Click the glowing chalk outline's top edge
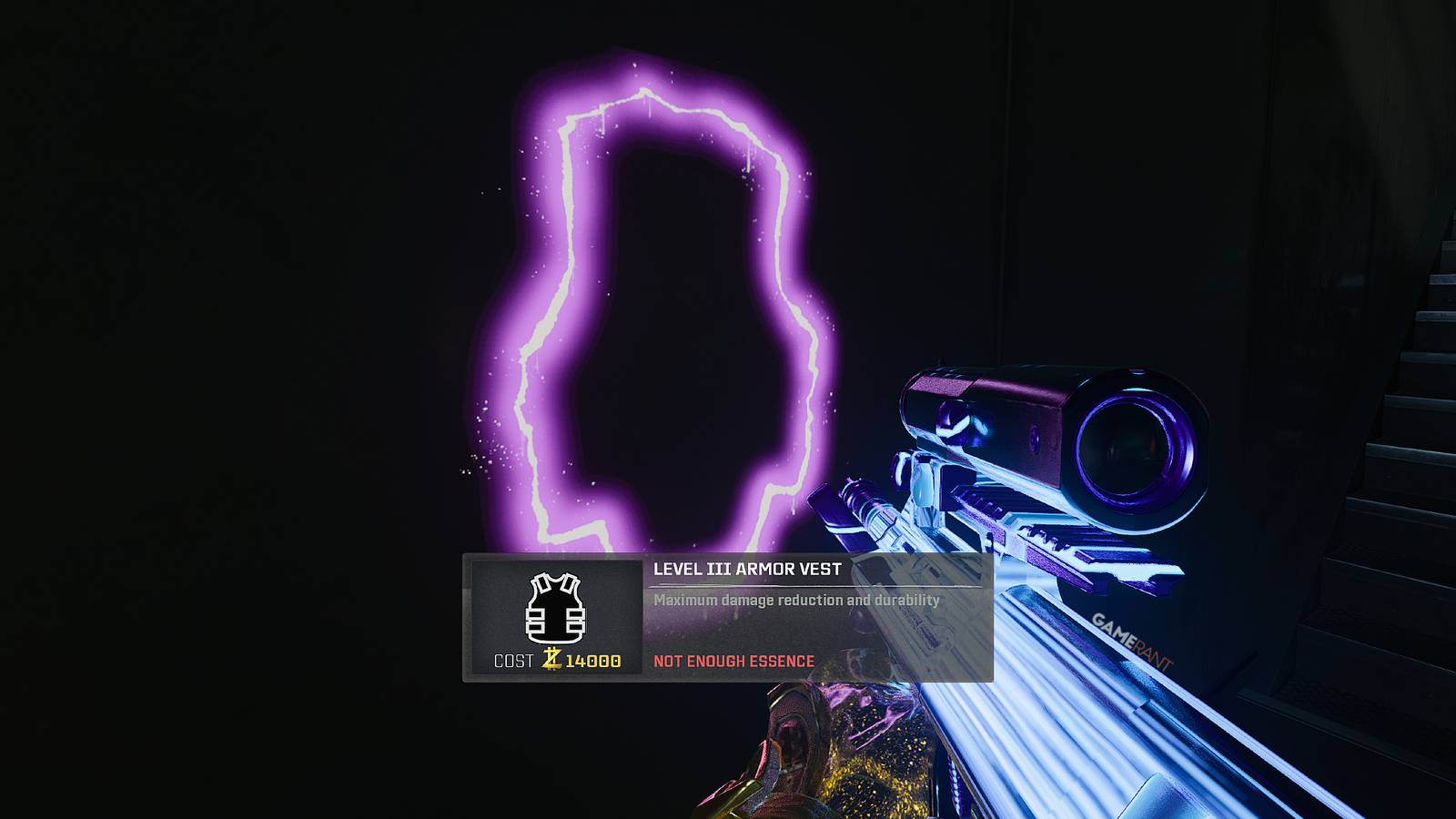The width and height of the screenshot is (1456, 819). click(646, 91)
